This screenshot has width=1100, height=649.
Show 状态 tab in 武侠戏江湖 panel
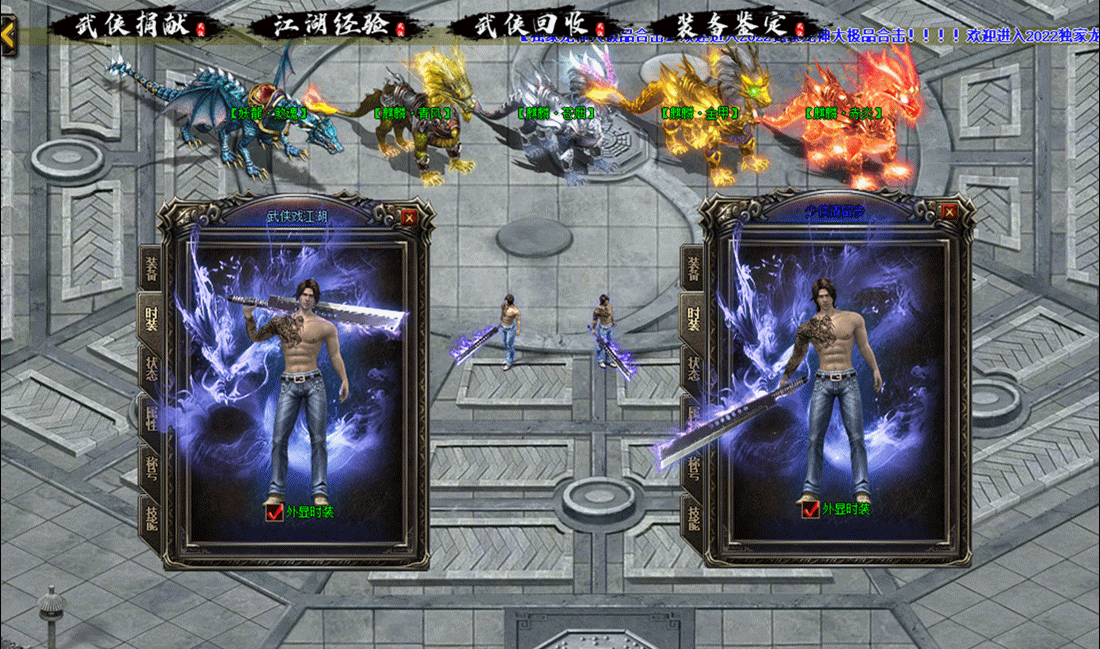tap(151, 367)
